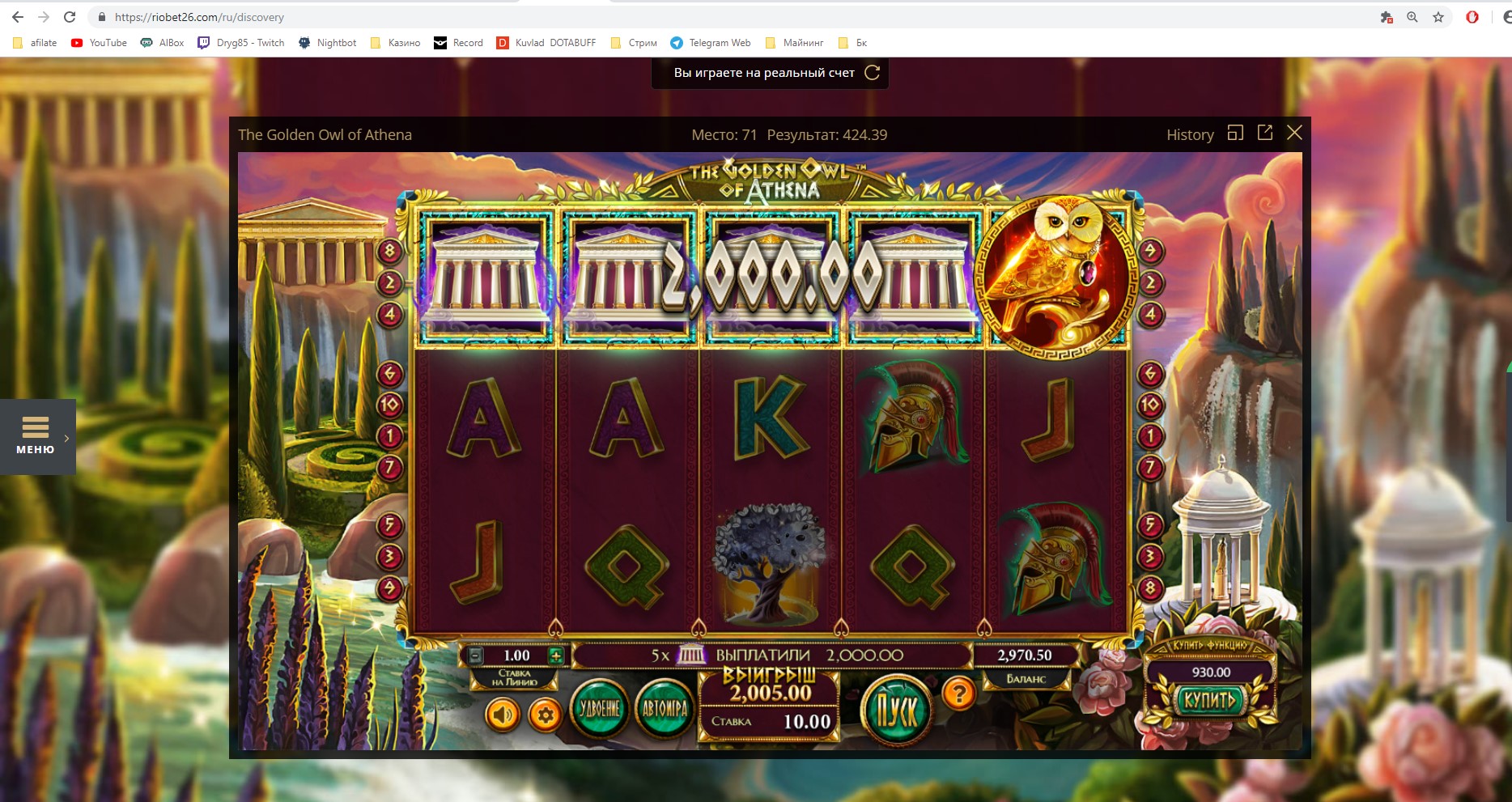This screenshot has width=1512, height=802.
Task: Bookmark this page with the star
Action: pyautogui.click(x=1438, y=16)
